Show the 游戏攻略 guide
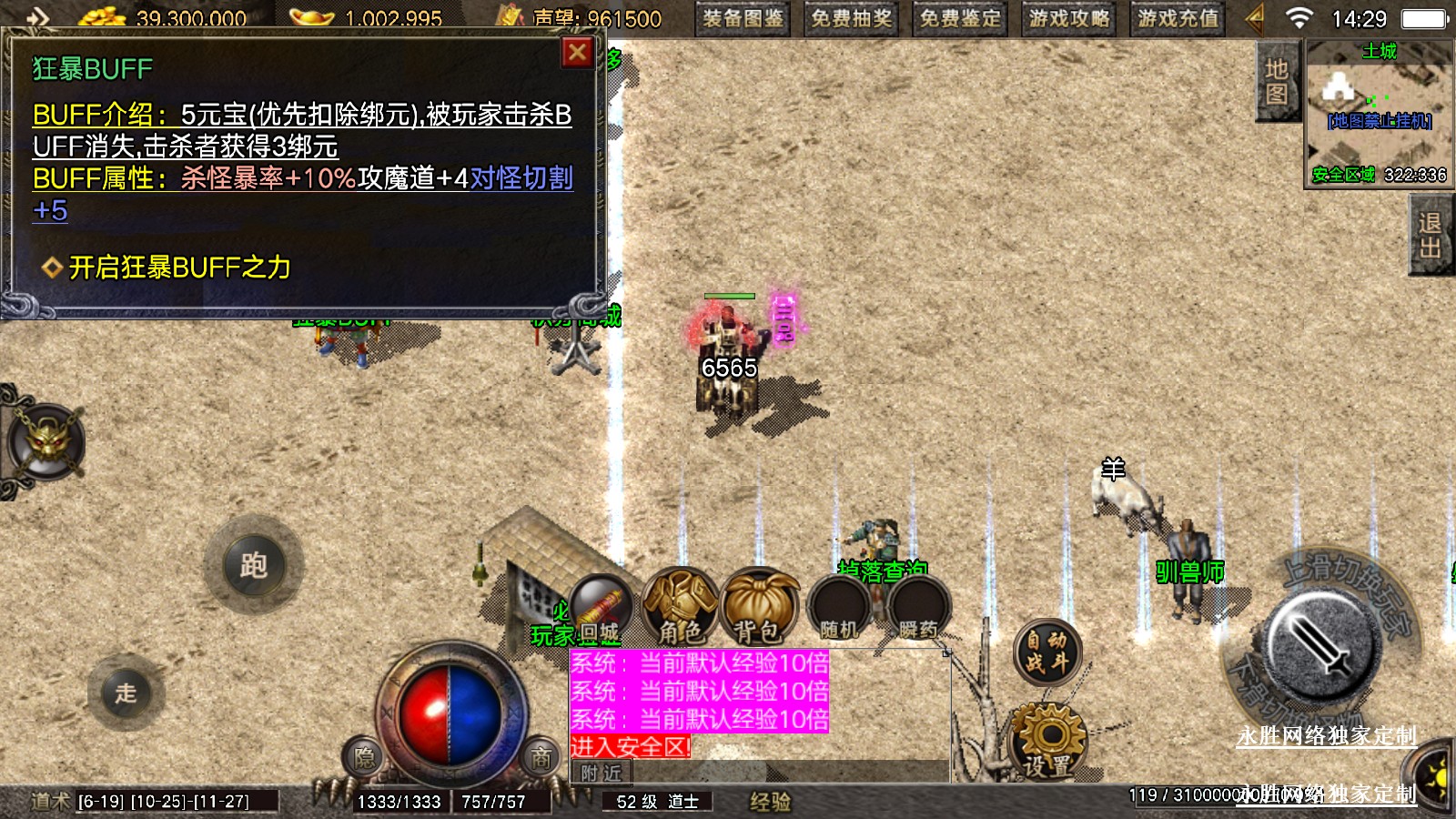Screen dimensions: 1456x819 (x=1068, y=18)
